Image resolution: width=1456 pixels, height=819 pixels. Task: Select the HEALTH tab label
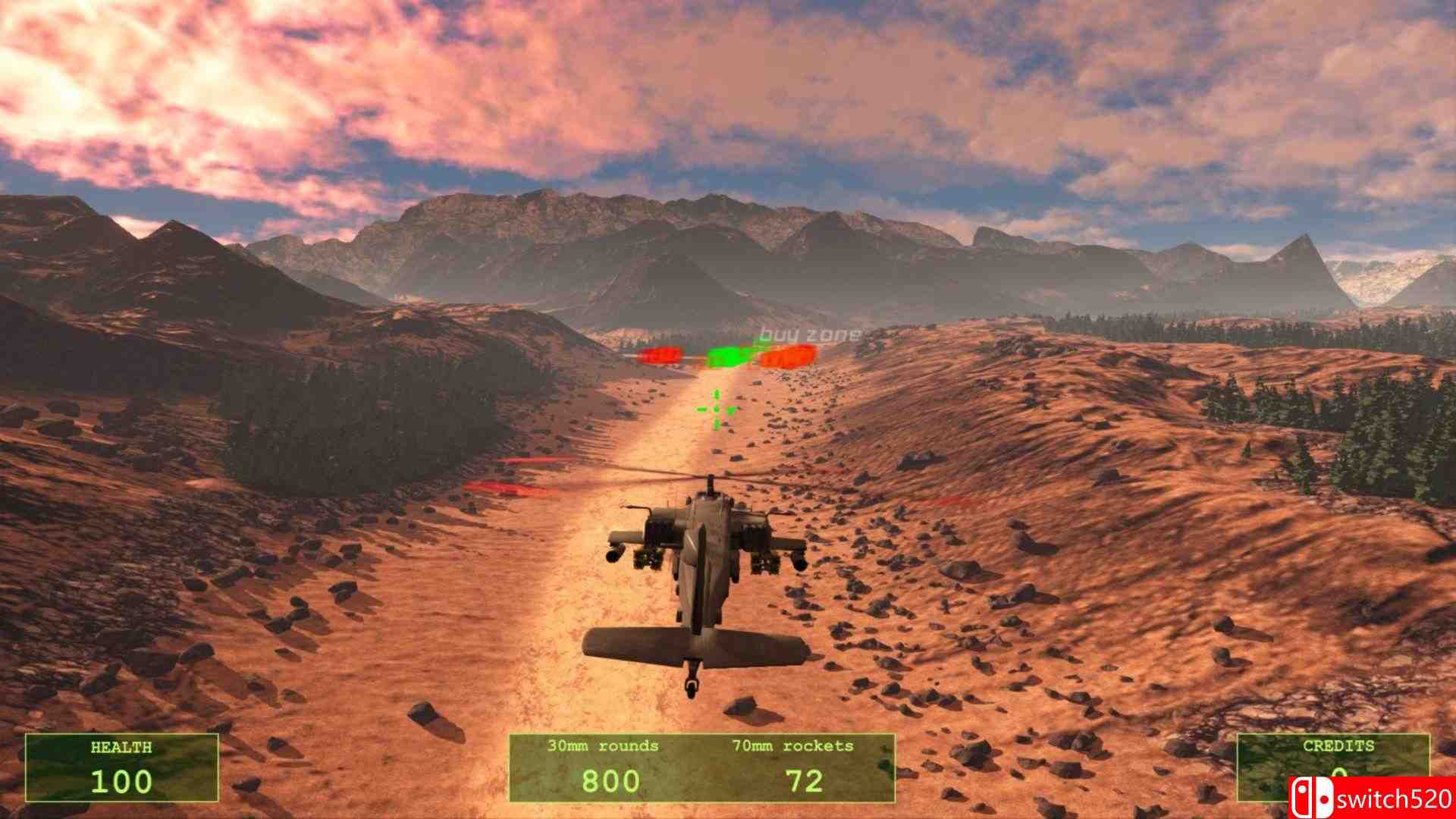[x=121, y=746]
